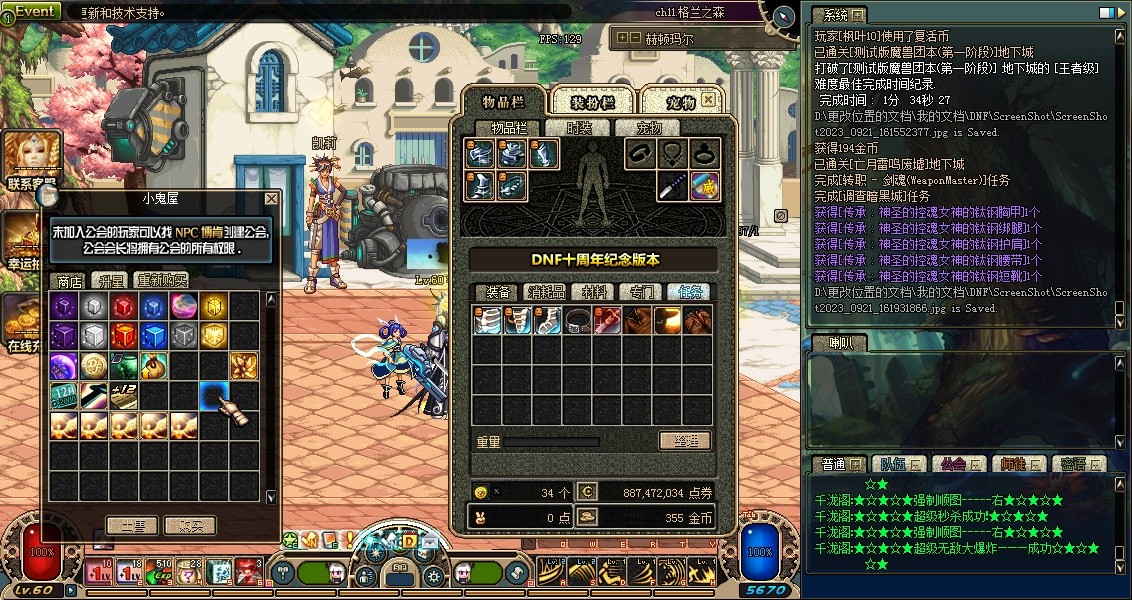Select the equipped weapon slot
This screenshot has width=1132, height=600.
point(673,186)
